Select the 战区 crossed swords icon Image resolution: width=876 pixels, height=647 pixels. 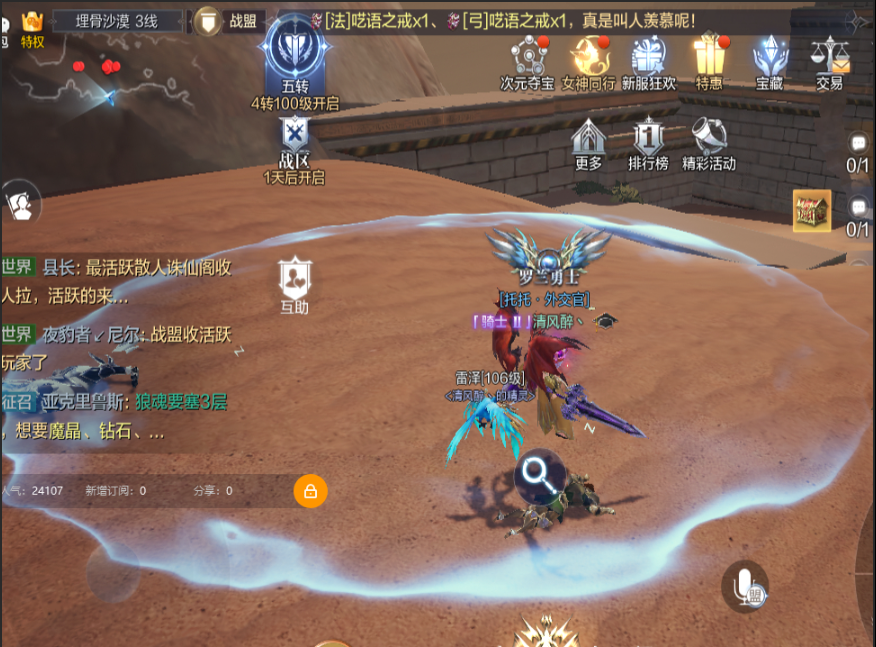click(x=295, y=138)
